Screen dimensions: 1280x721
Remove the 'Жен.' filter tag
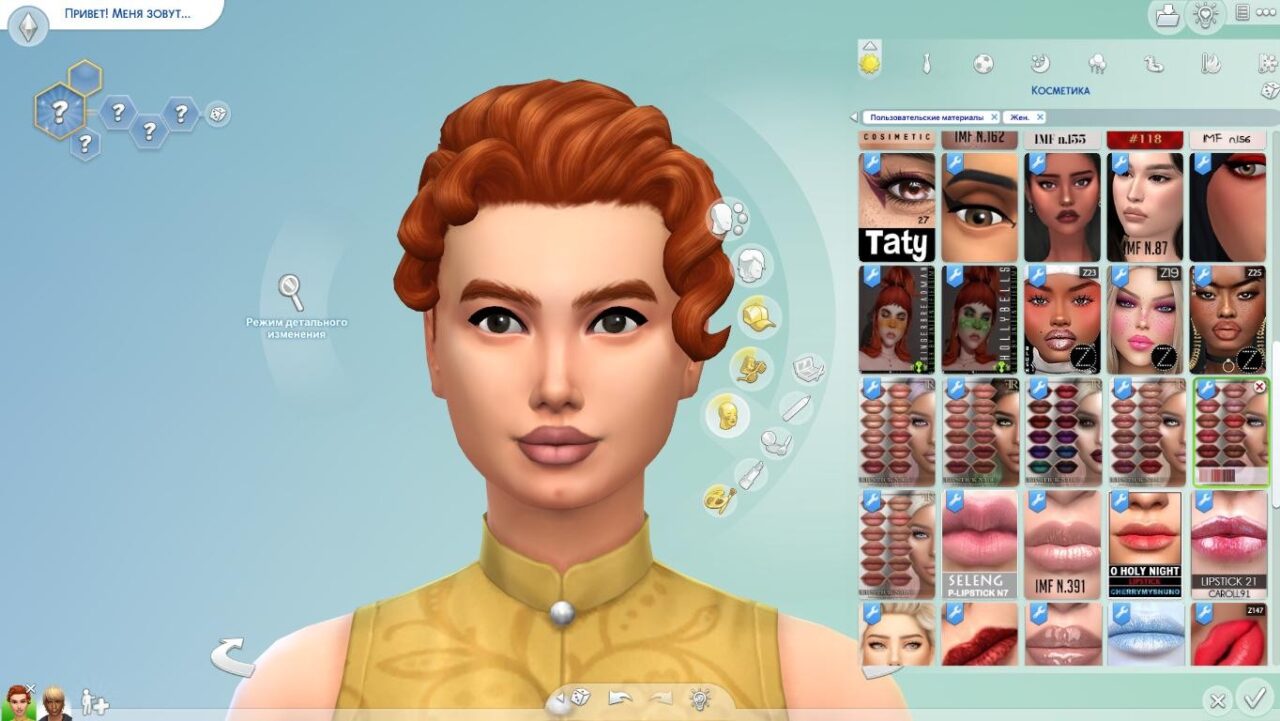point(1040,117)
